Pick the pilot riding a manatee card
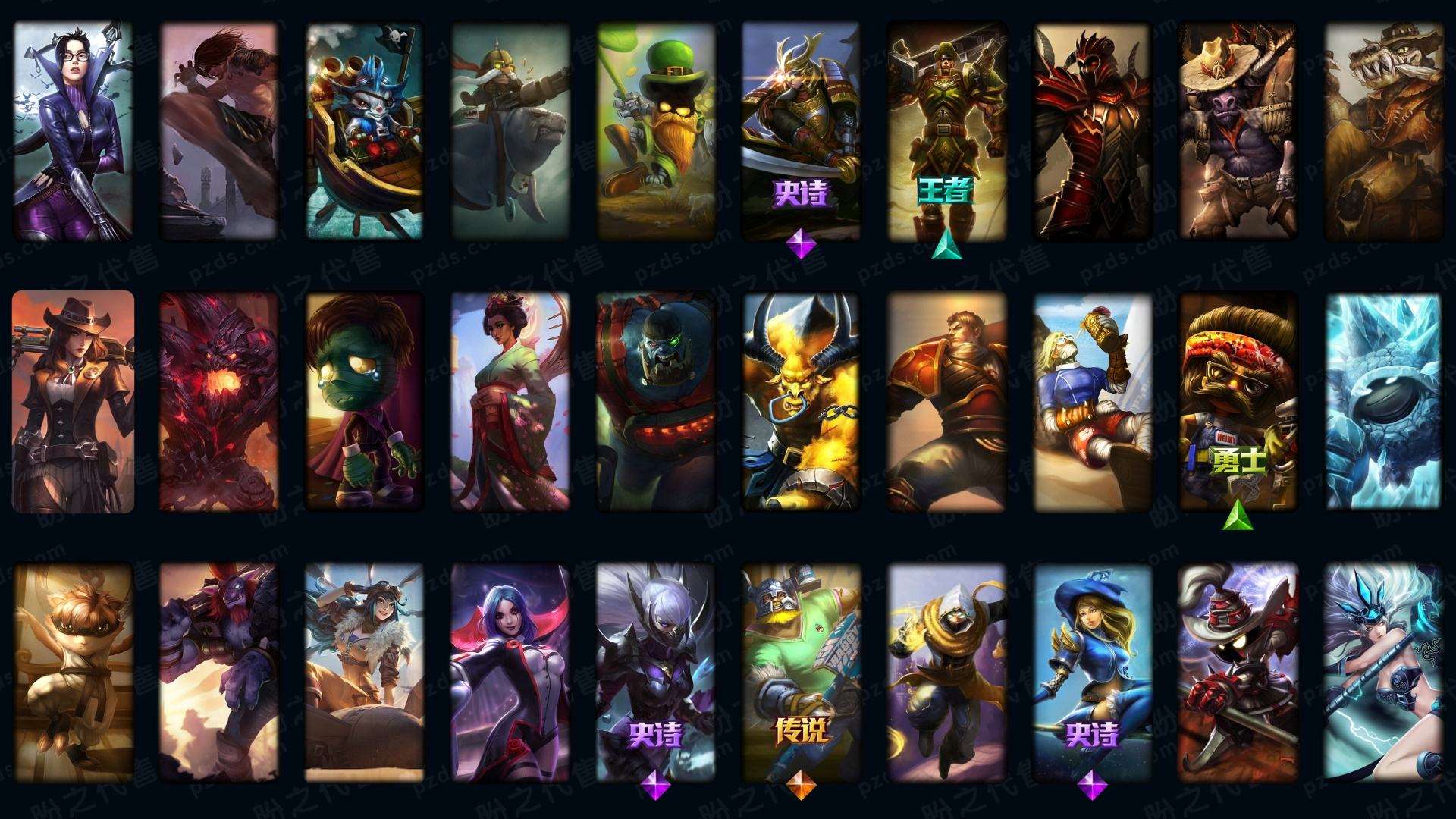Screen dimensions: 1456x819 510,130
